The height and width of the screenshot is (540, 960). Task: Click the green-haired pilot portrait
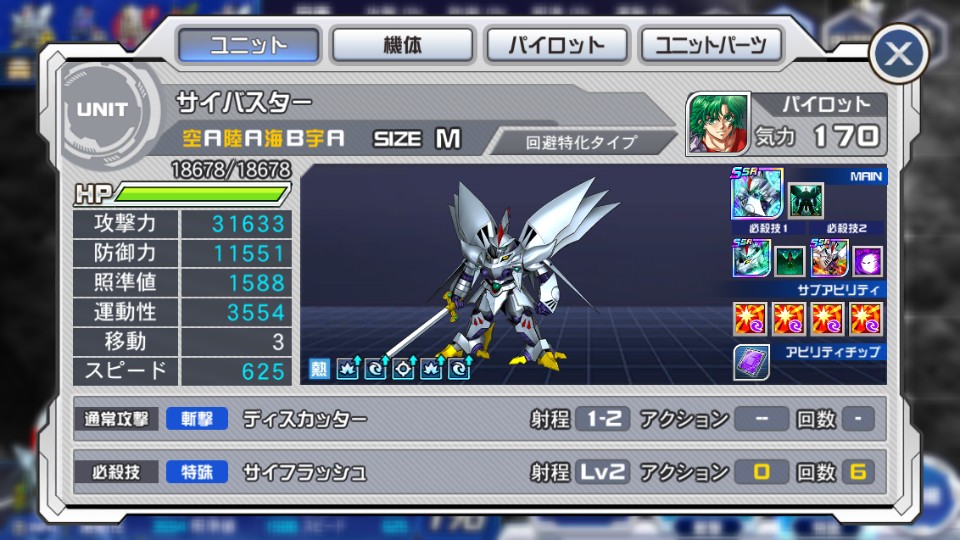pos(717,124)
